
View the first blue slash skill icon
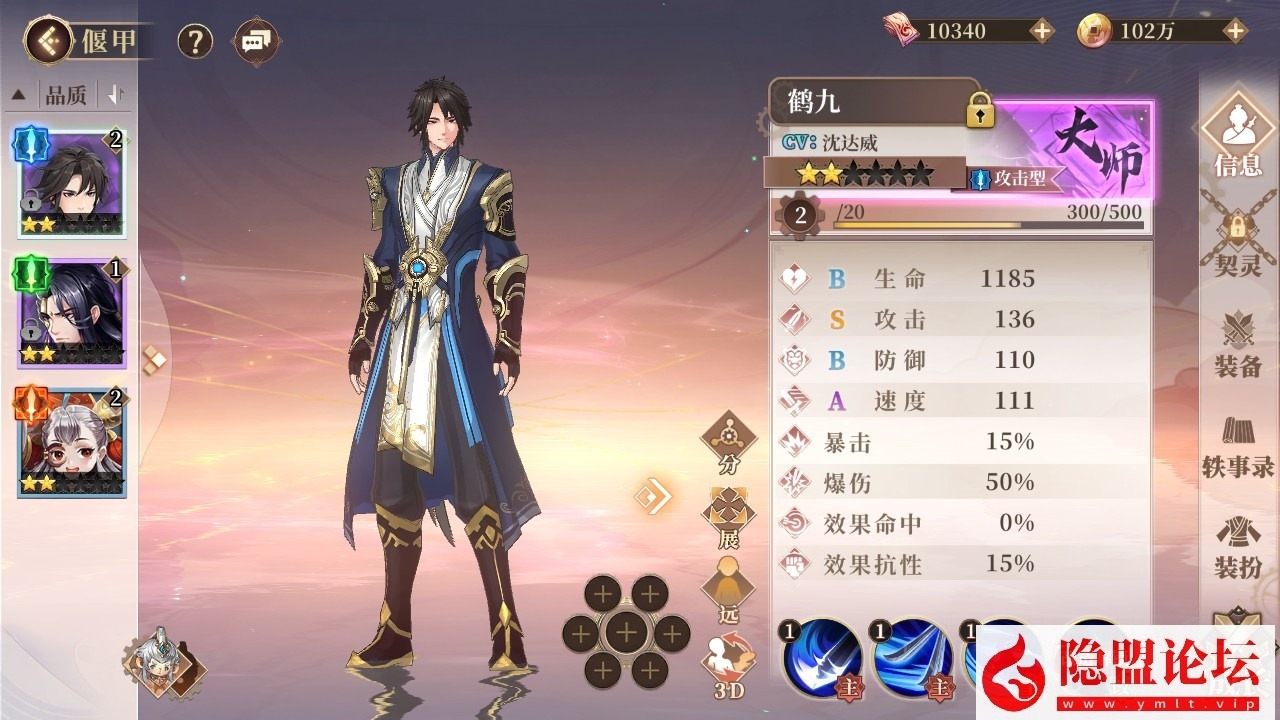coord(823,658)
